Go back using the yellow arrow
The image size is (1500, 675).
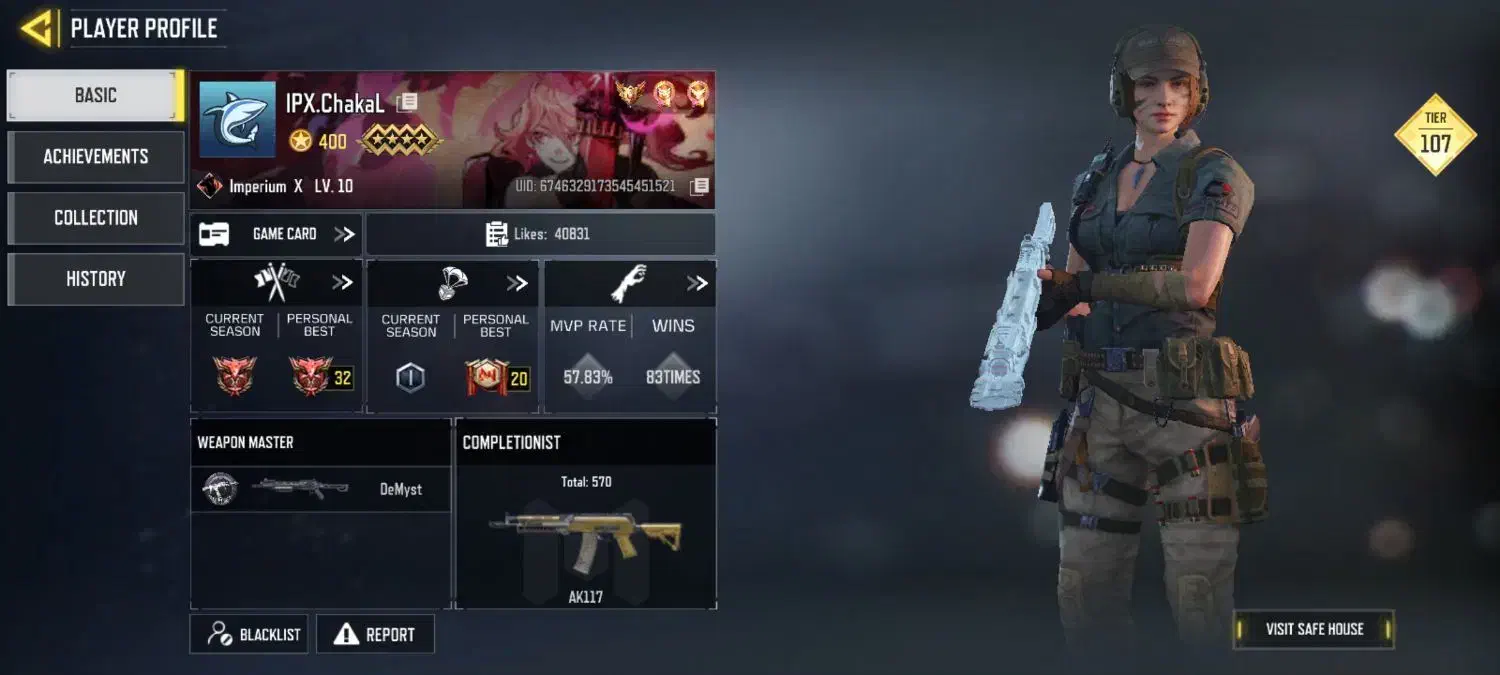37,28
